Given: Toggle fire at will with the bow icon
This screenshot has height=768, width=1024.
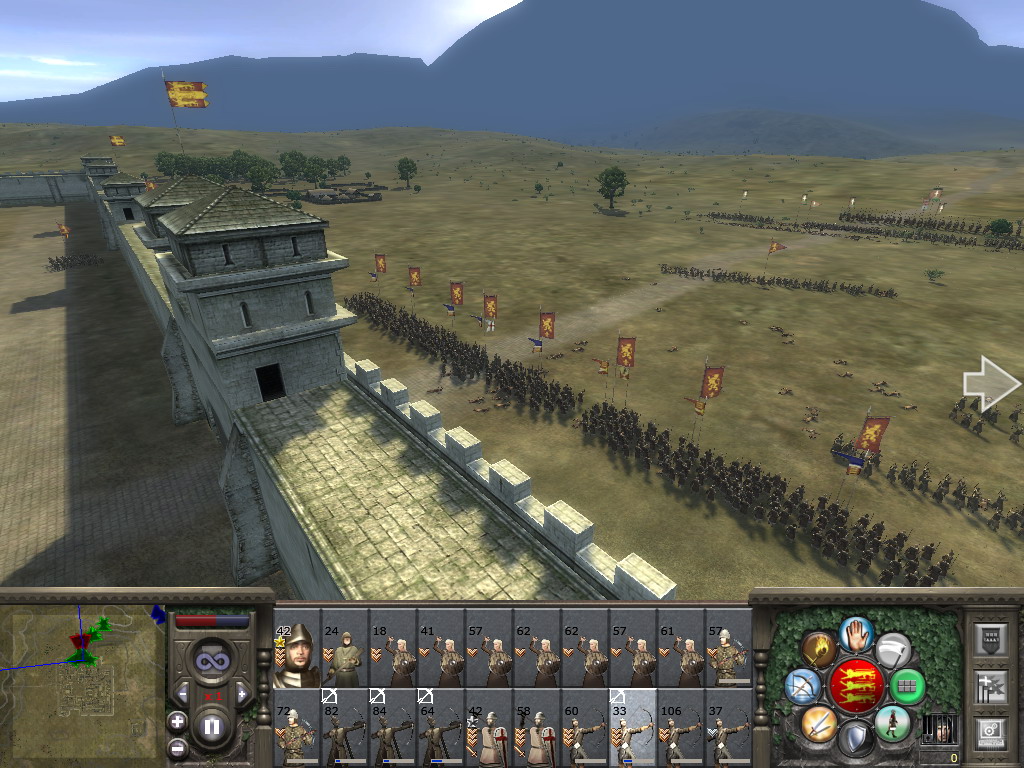Looking at the screenshot, I should pyautogui.click(x=803, y=686).
